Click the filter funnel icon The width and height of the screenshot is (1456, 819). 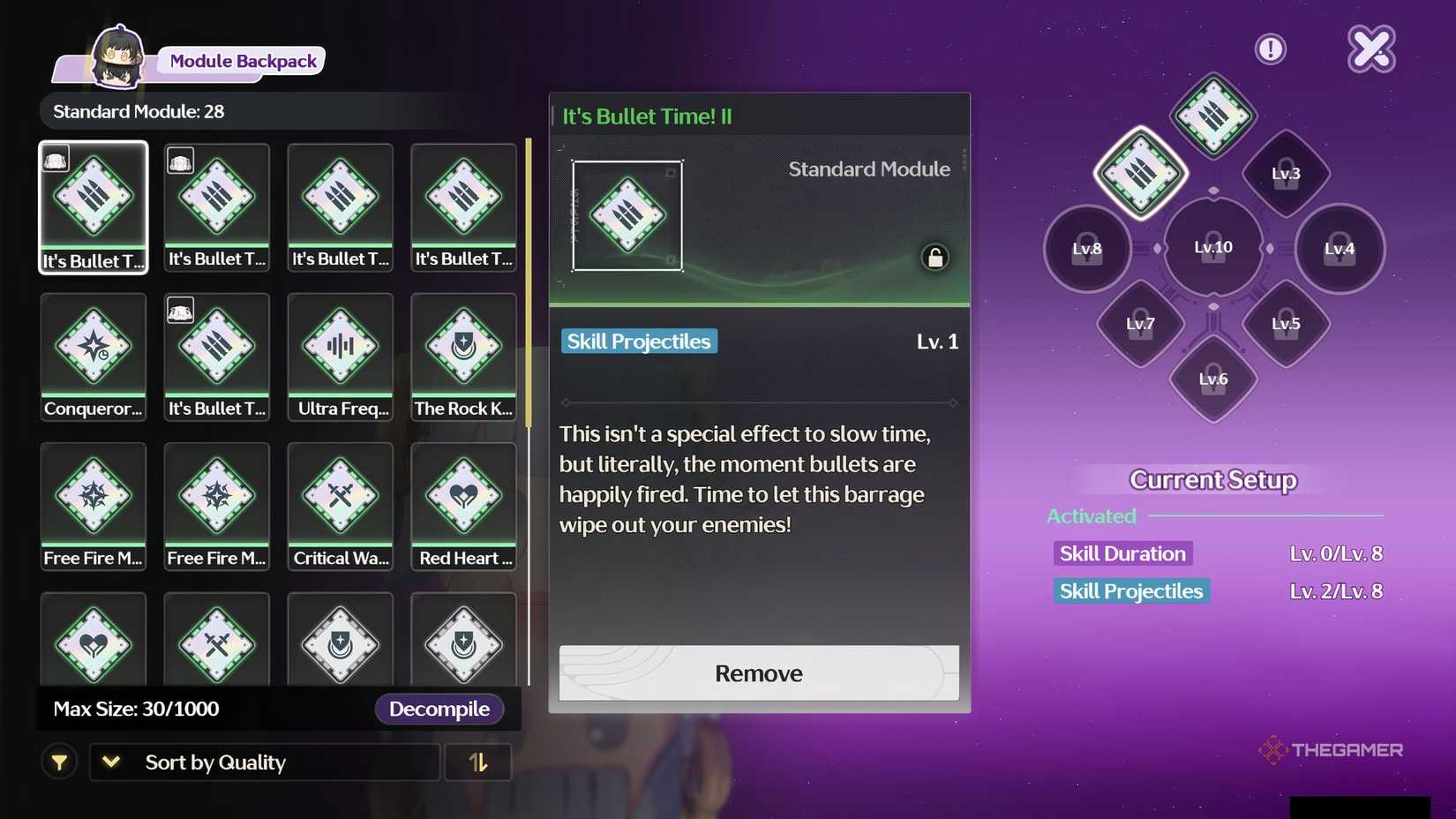coord(59,762)
